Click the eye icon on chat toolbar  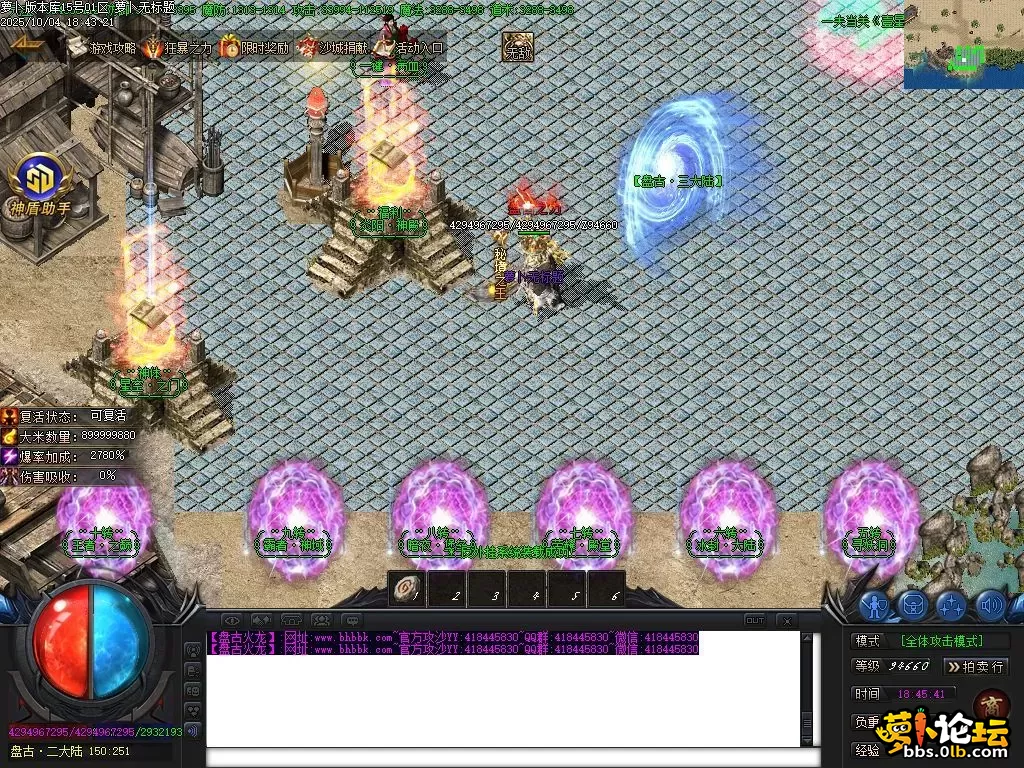pos(231,620)
